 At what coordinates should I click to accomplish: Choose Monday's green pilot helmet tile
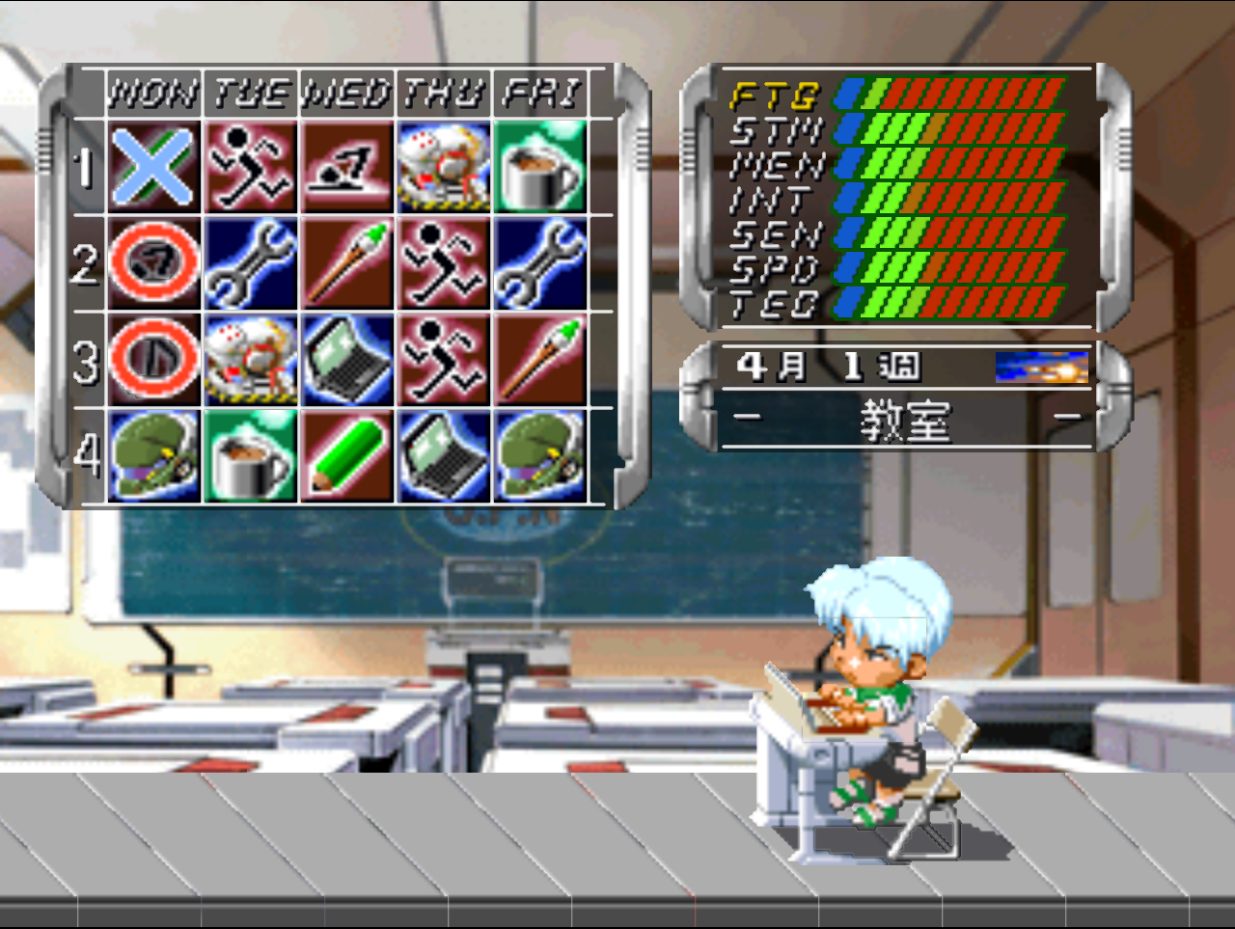[154, 455]
